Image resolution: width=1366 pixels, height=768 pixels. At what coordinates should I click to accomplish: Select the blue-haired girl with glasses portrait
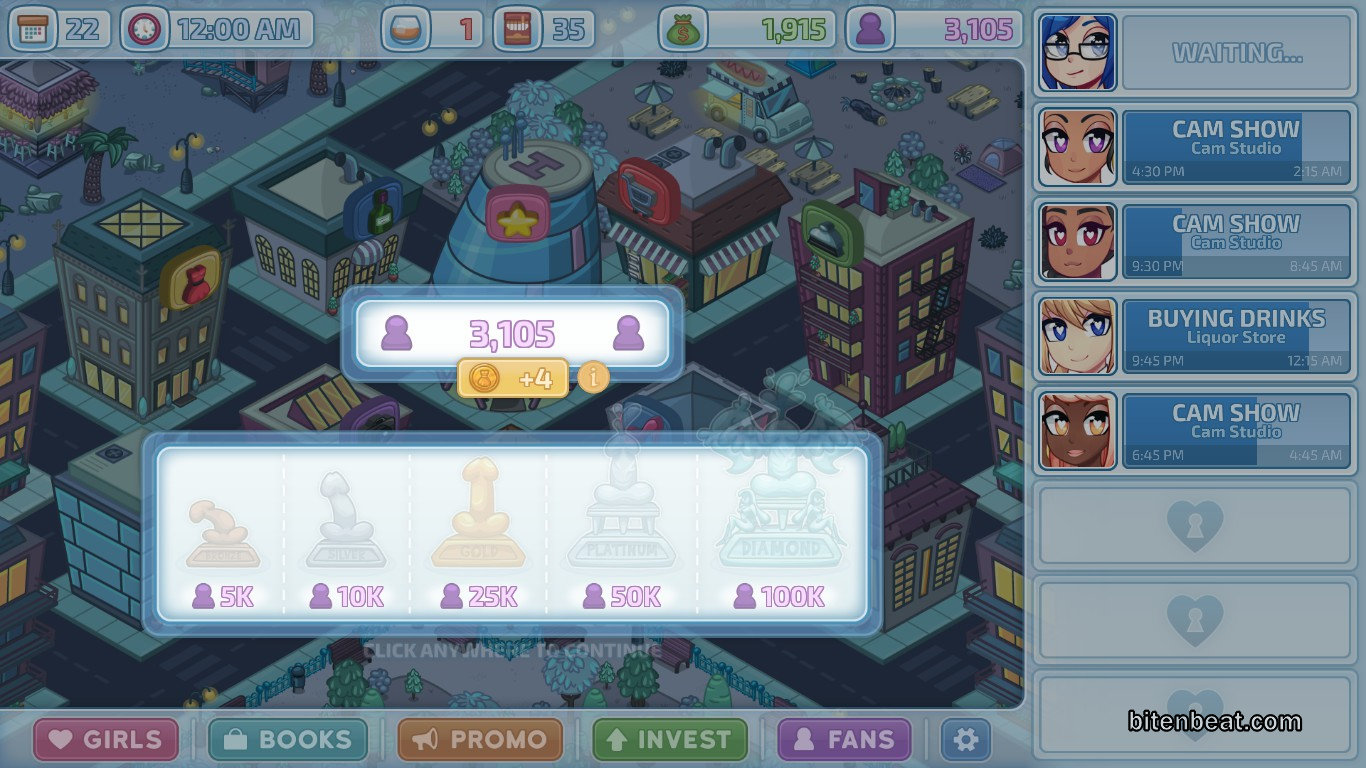pos(1077,53)
